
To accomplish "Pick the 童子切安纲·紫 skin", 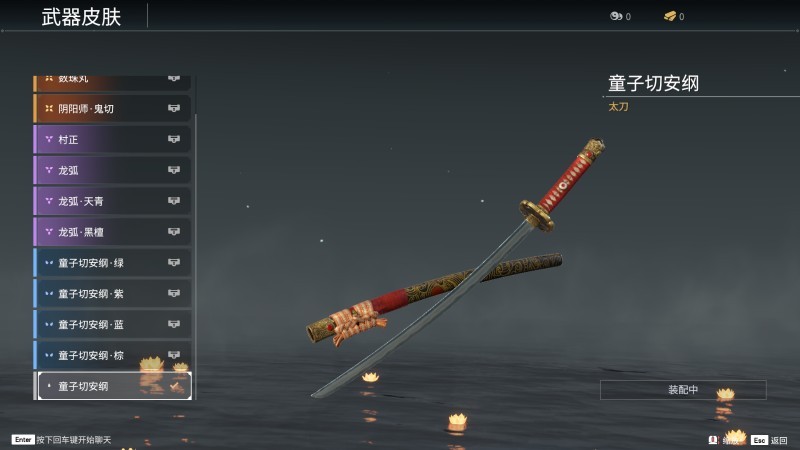I will tap(112, 294).
